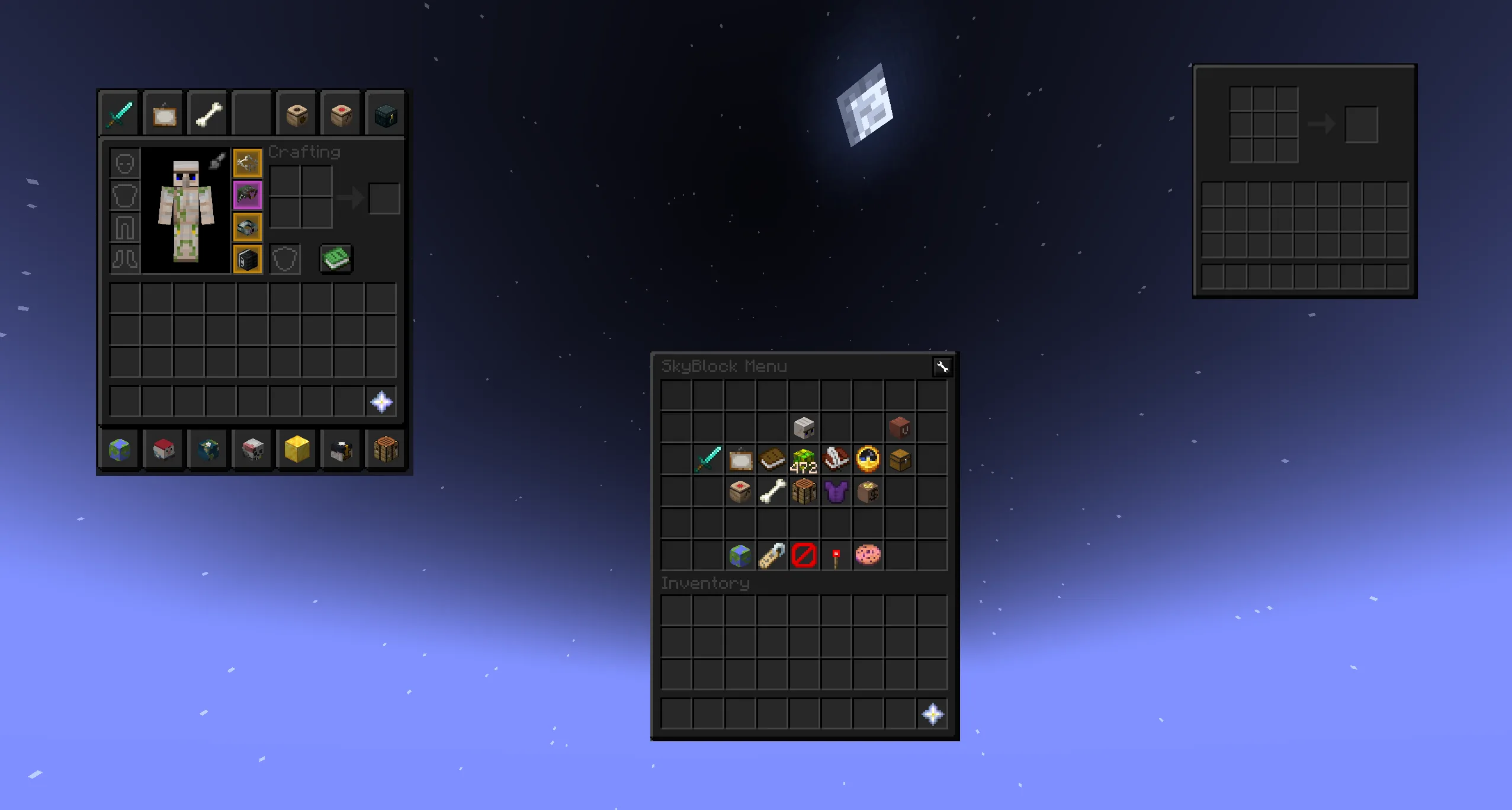Click an empty slot in the 3x3 crafting grid

click(1264, 125)
